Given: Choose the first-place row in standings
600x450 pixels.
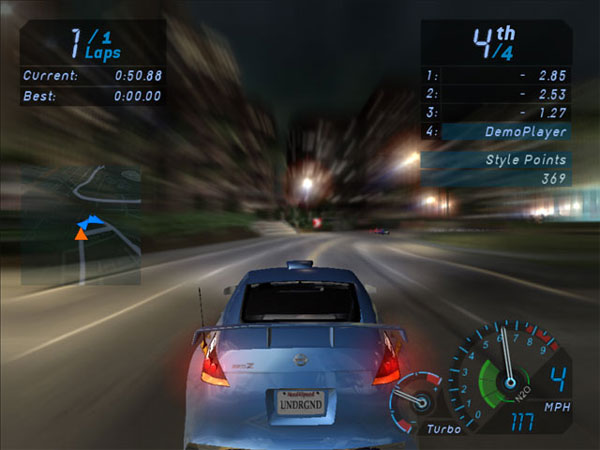Looking at the screenshot, I should pyautogui.click(x=497, y=75).
